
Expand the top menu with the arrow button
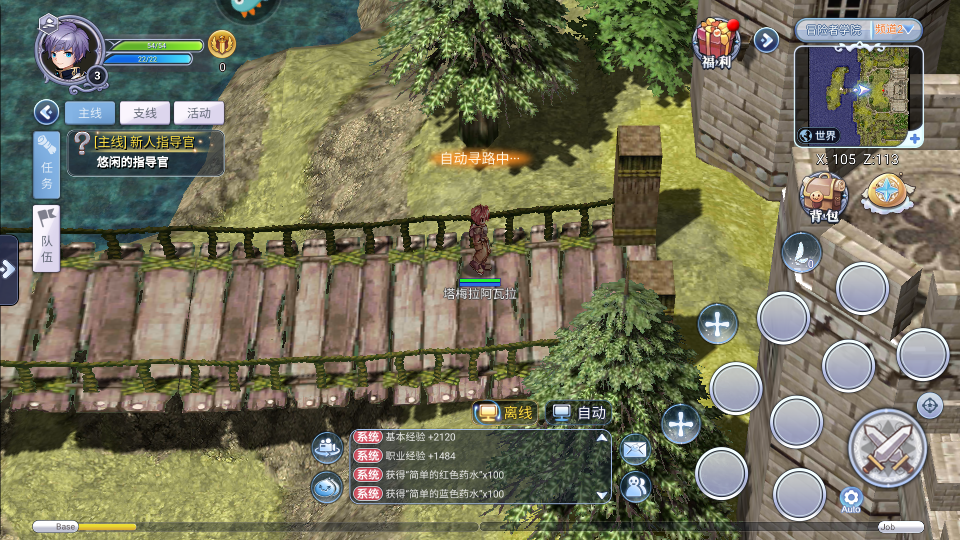[x=766, y=40]
